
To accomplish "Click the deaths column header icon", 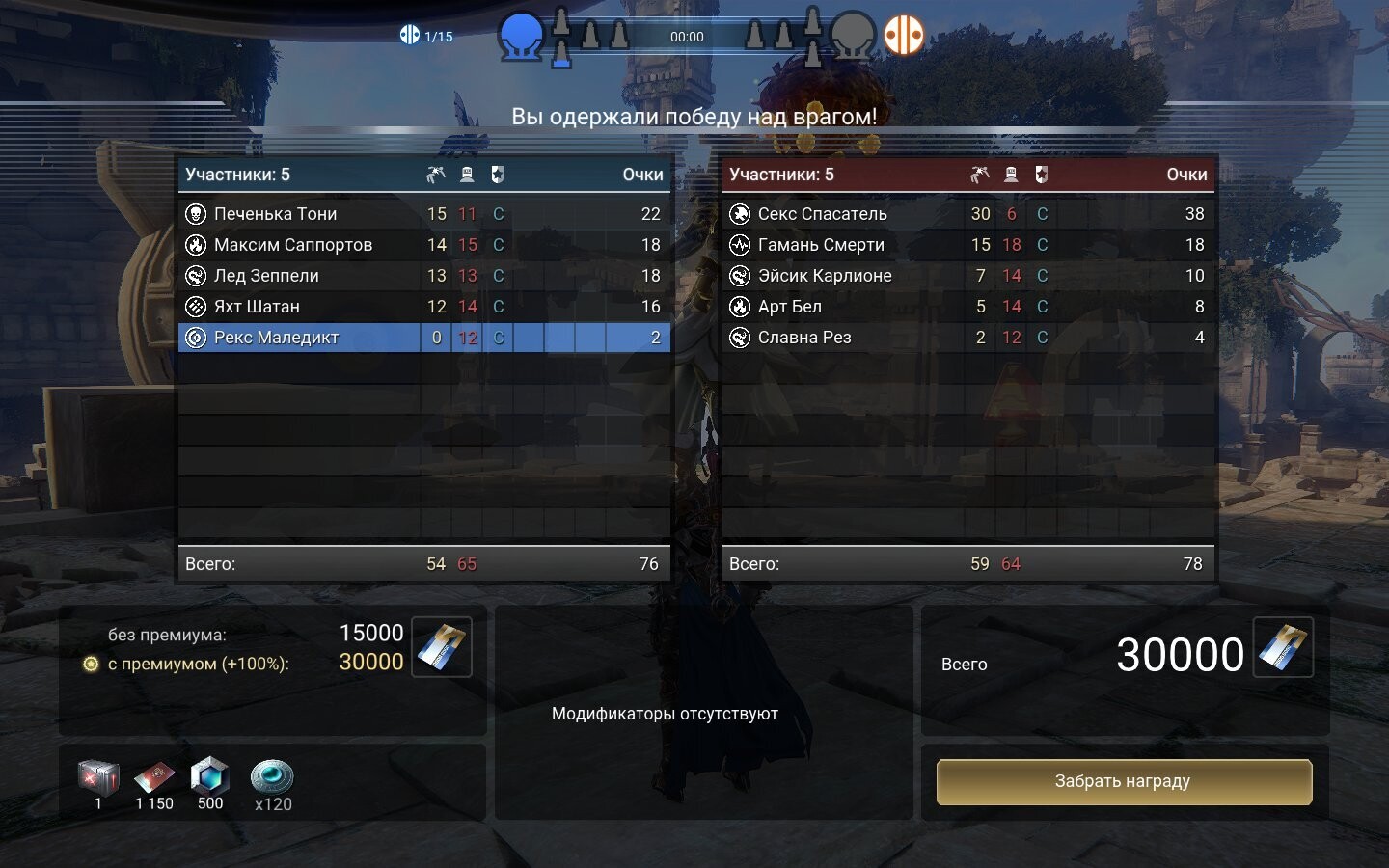I will pos(465,175).
